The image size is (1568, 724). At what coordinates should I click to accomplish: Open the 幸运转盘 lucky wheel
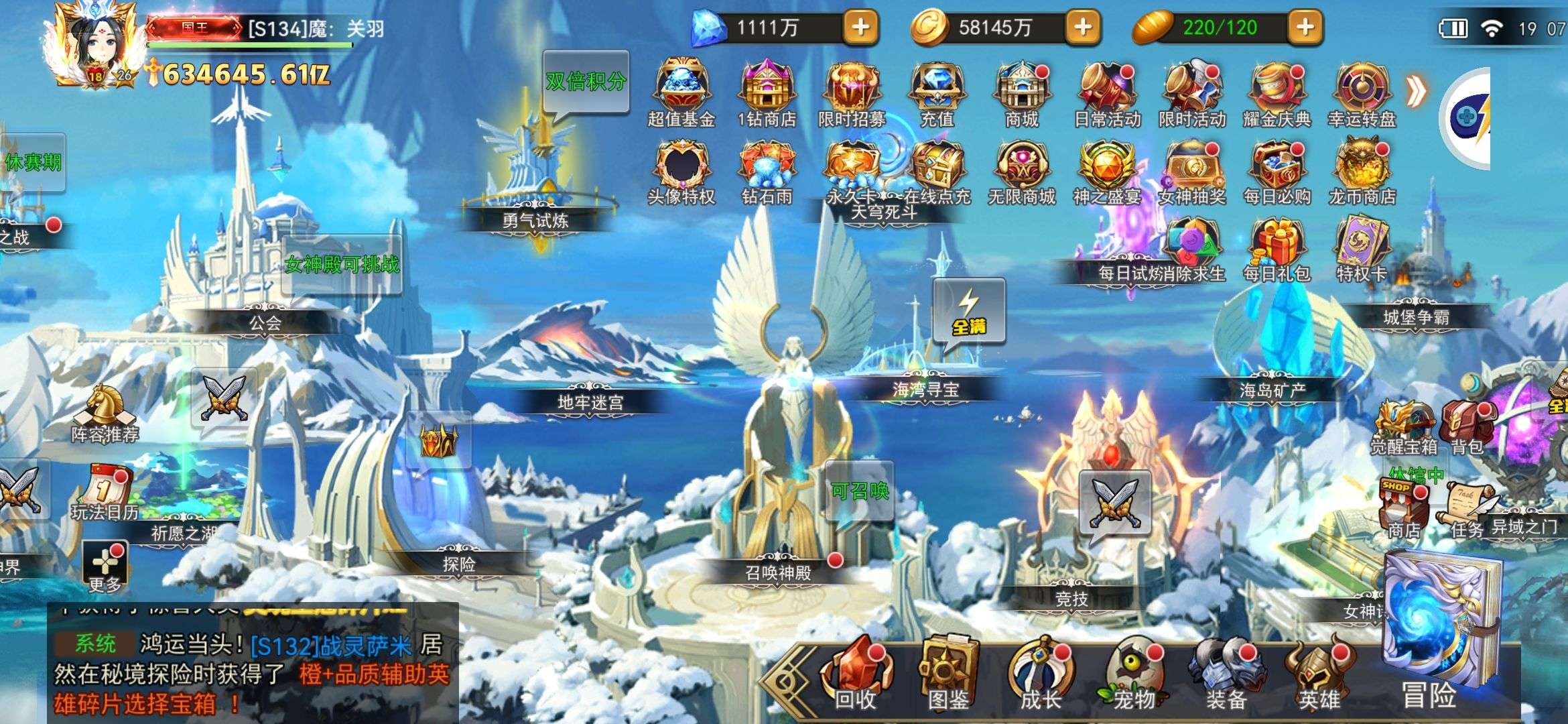(x=1362, y=94)
